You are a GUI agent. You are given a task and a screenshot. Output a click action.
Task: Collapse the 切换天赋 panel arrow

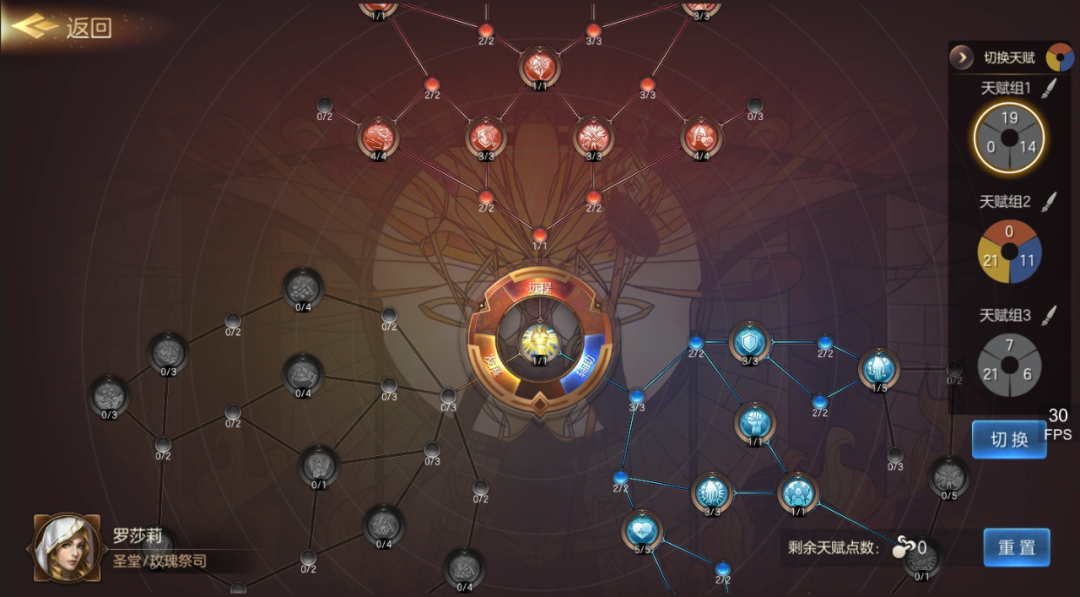pos(962,58)
